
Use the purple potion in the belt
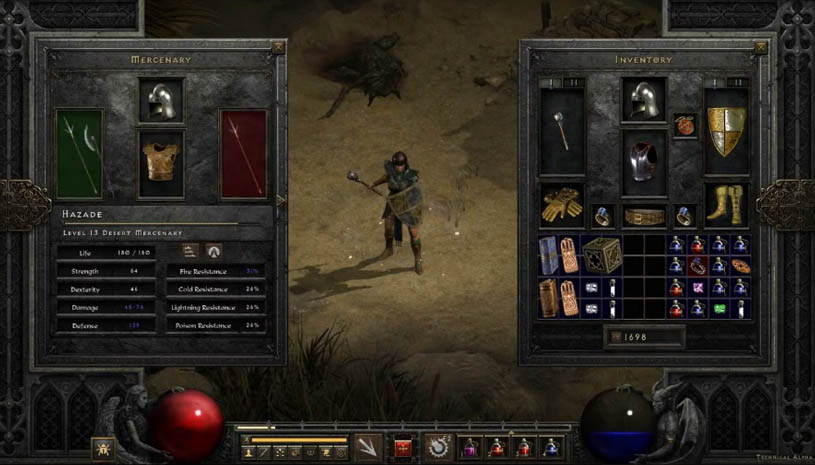[x=468, y=446]
